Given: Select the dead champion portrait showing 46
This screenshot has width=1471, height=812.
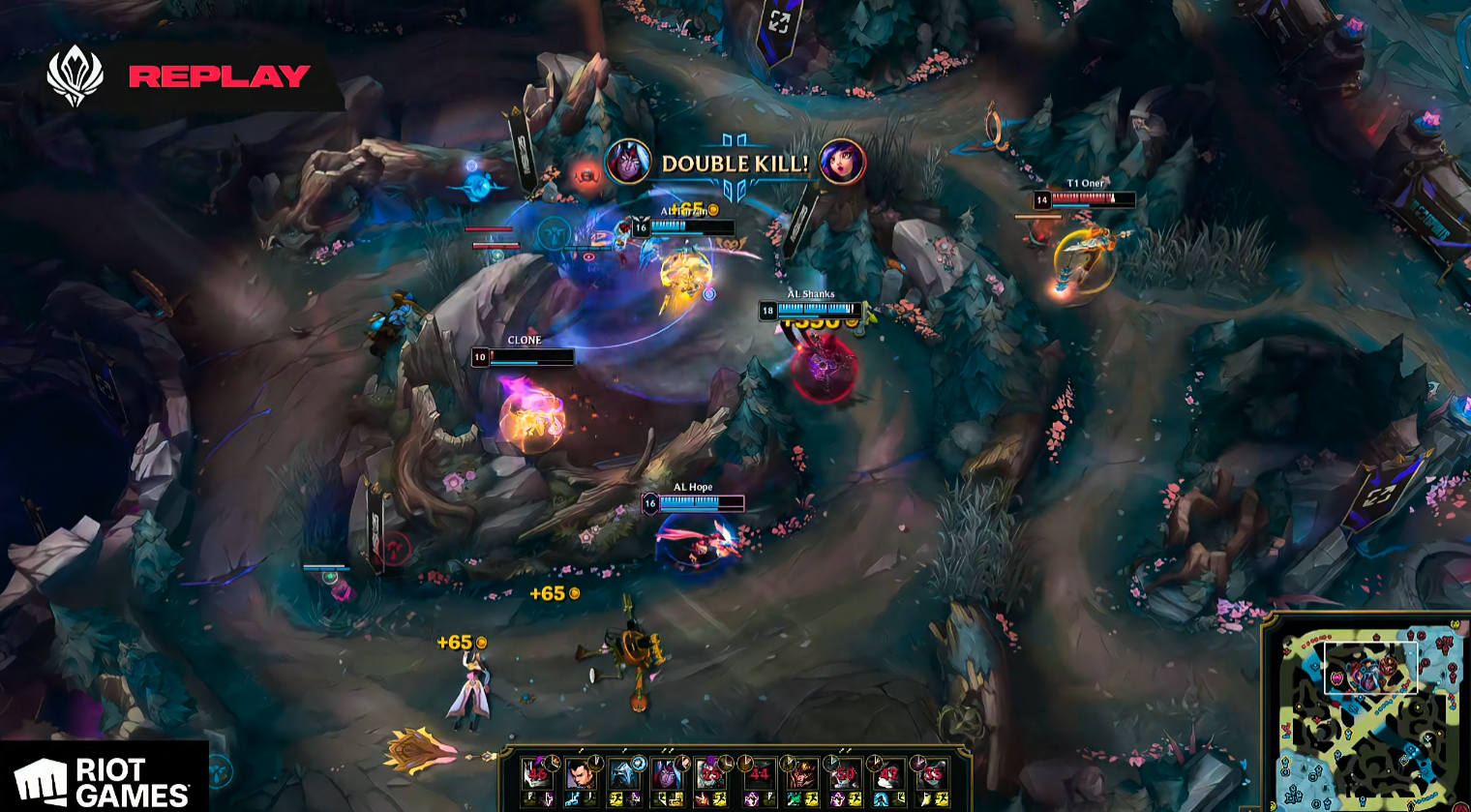Looking at the screenshot, I should click(x=537, y=773).
